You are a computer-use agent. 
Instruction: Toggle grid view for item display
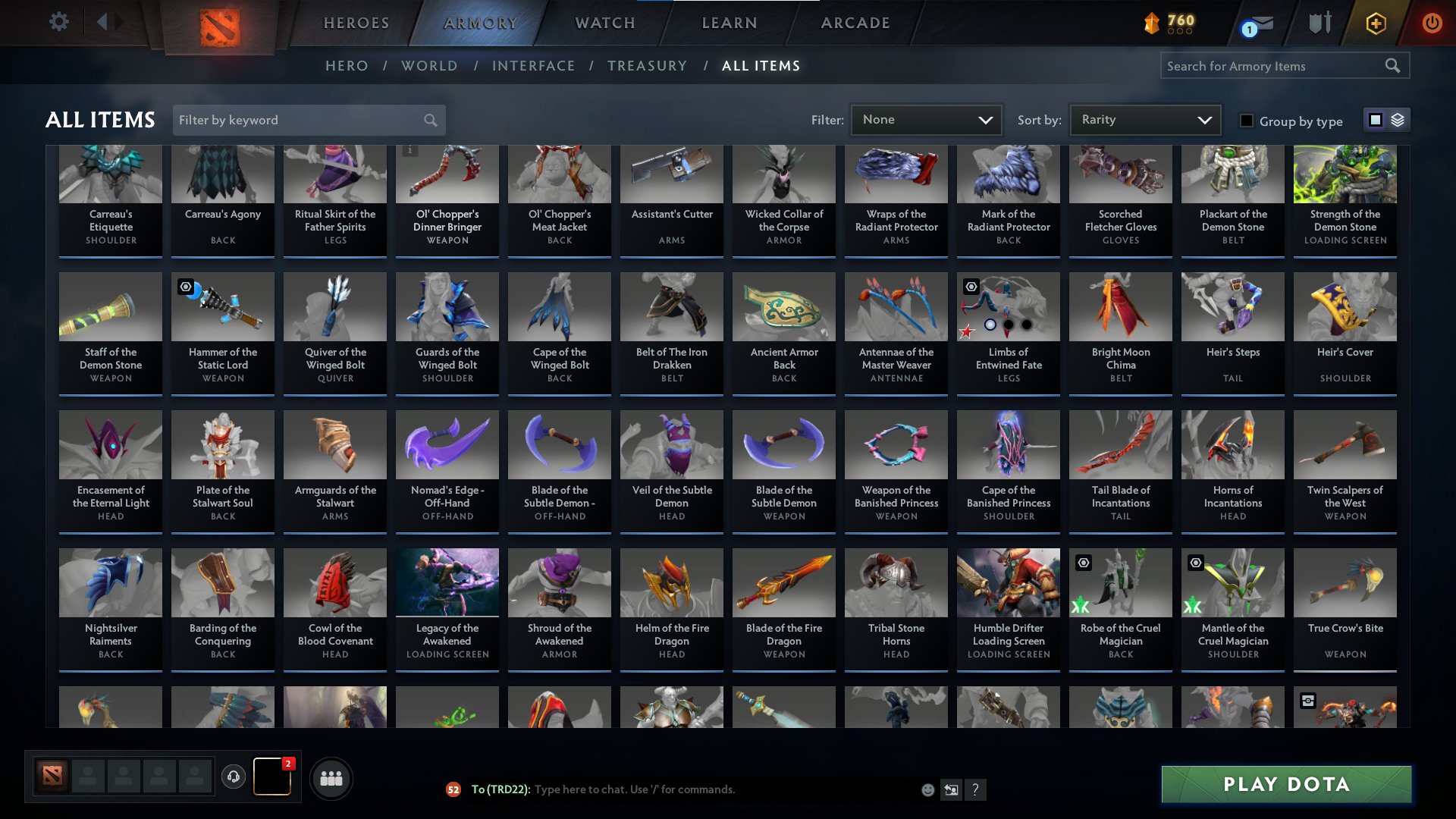point(1374,119)
